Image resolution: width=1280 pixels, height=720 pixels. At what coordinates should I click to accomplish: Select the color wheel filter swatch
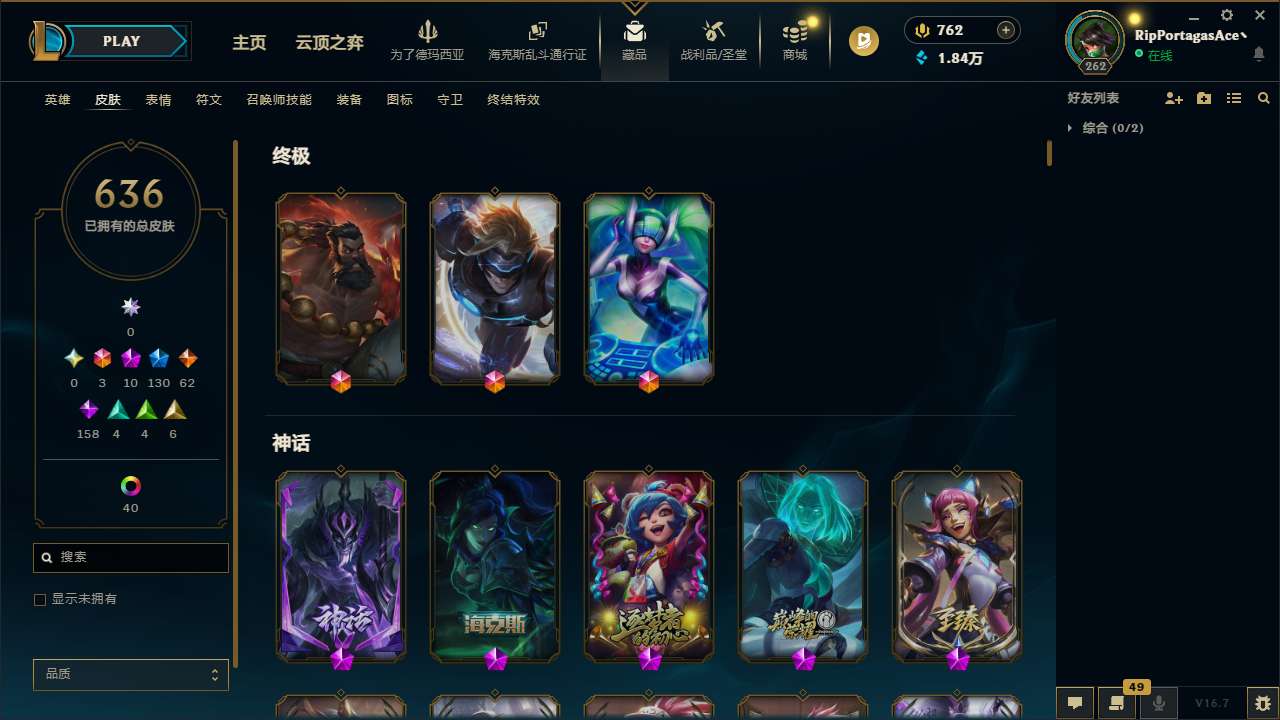tap(130, 483)
